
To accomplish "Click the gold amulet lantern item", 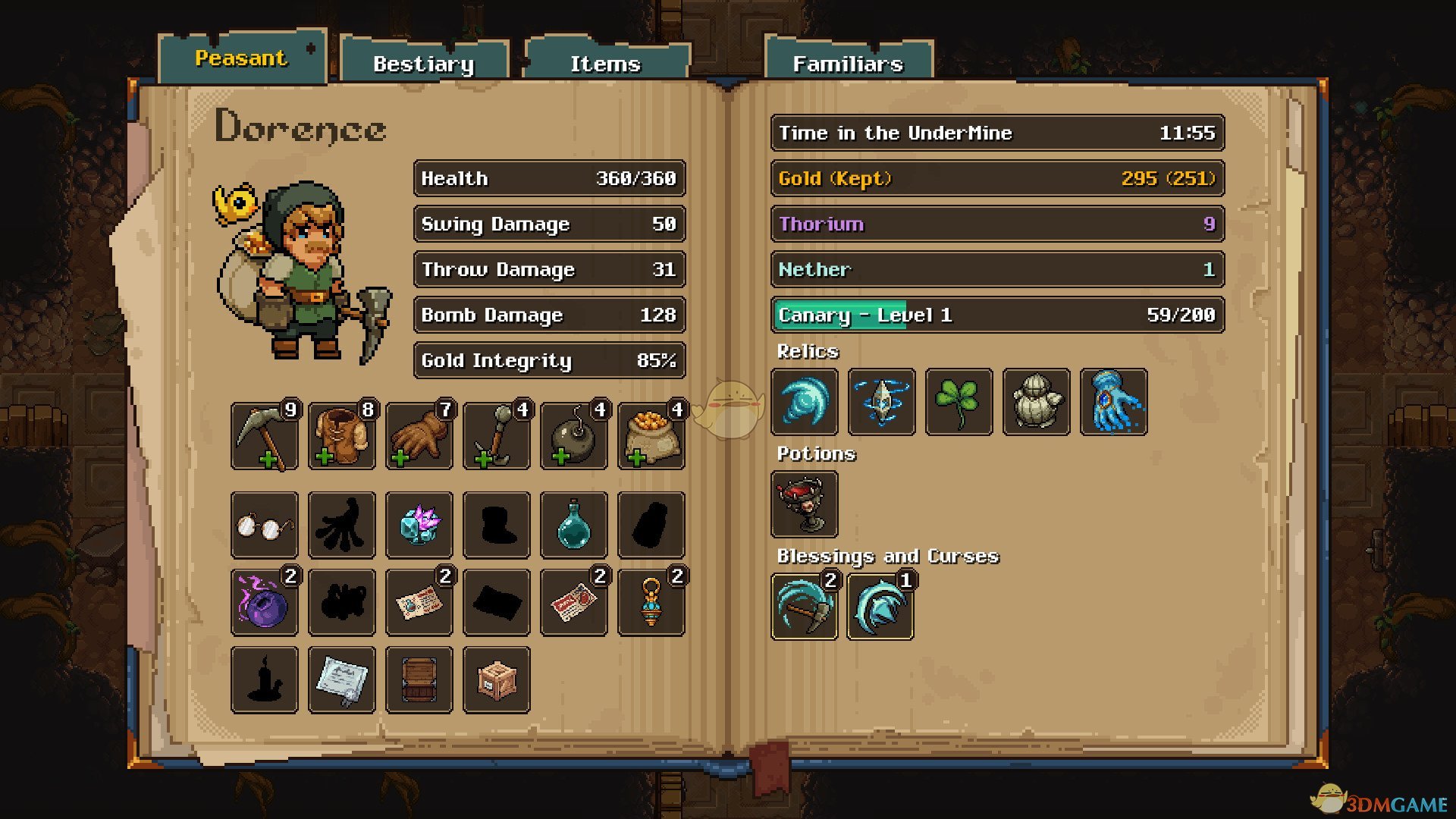I will click(651, 603).
